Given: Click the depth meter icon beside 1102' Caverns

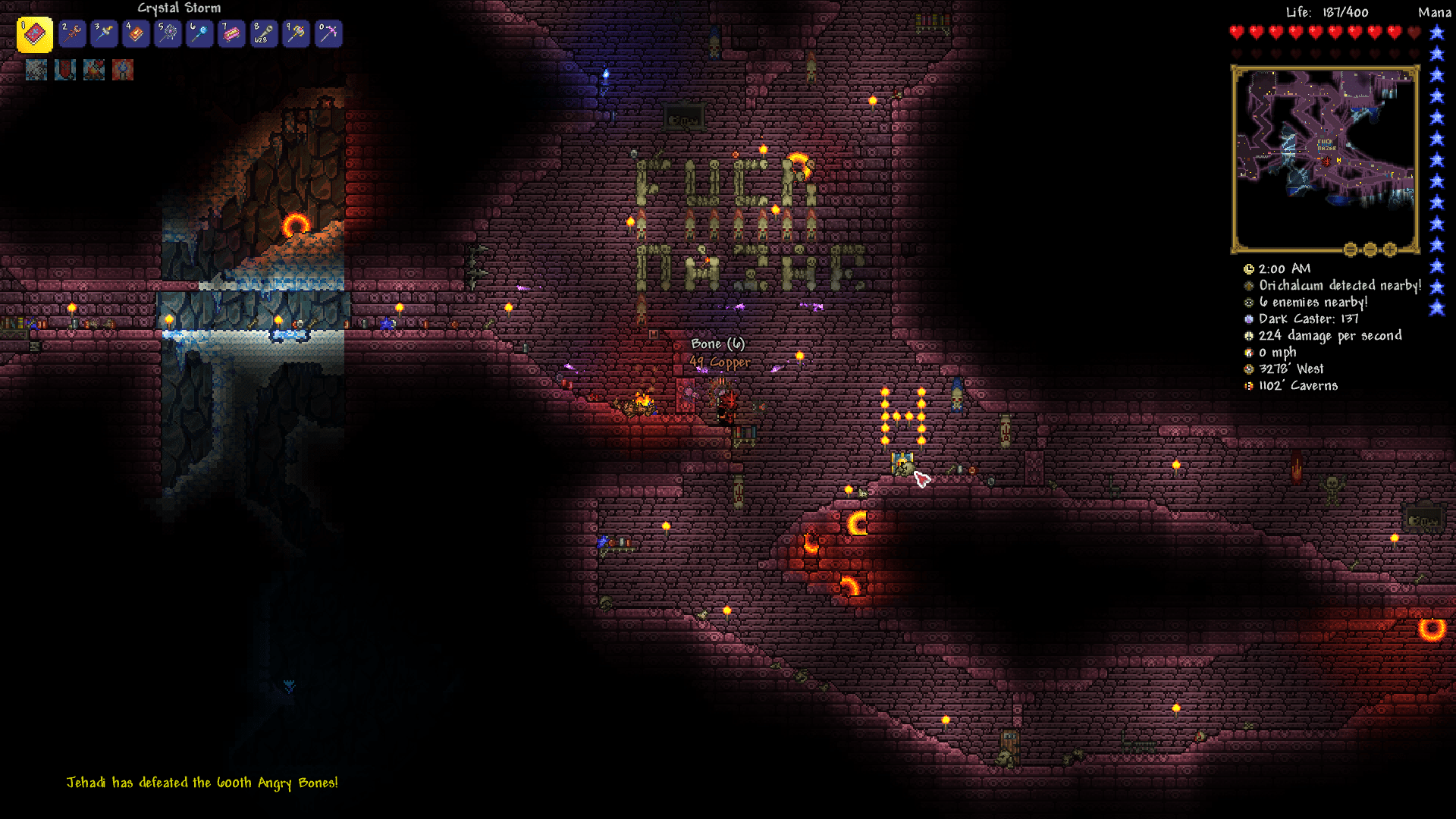Looking at the screenshot, I should [x=1247, y=385].
